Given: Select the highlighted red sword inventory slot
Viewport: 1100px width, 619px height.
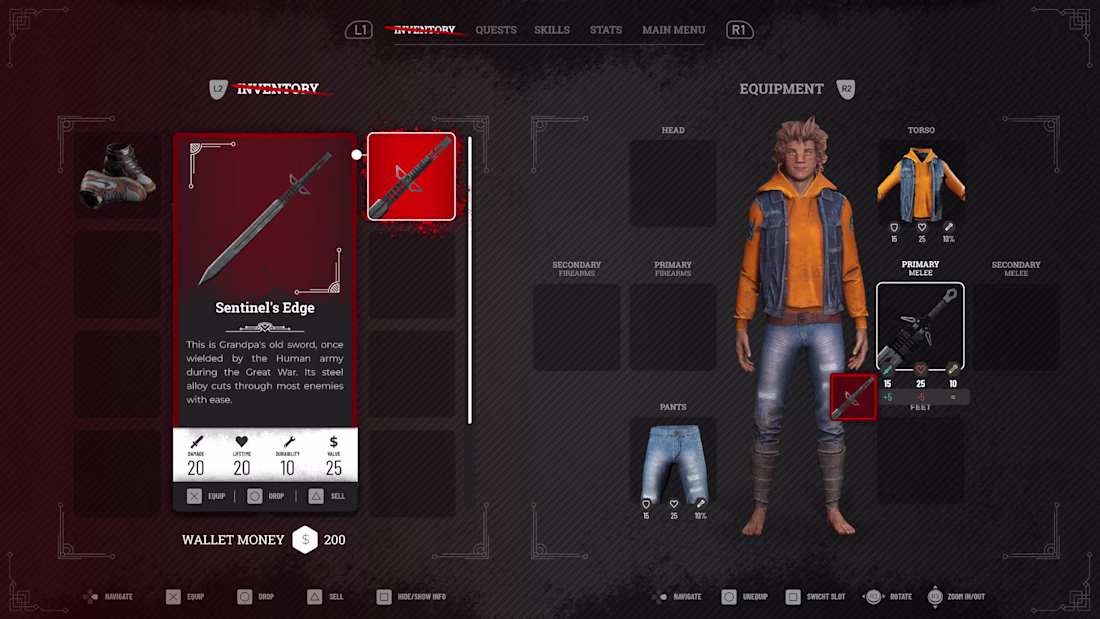Looking at the screenshot, I should click(411, 176).
